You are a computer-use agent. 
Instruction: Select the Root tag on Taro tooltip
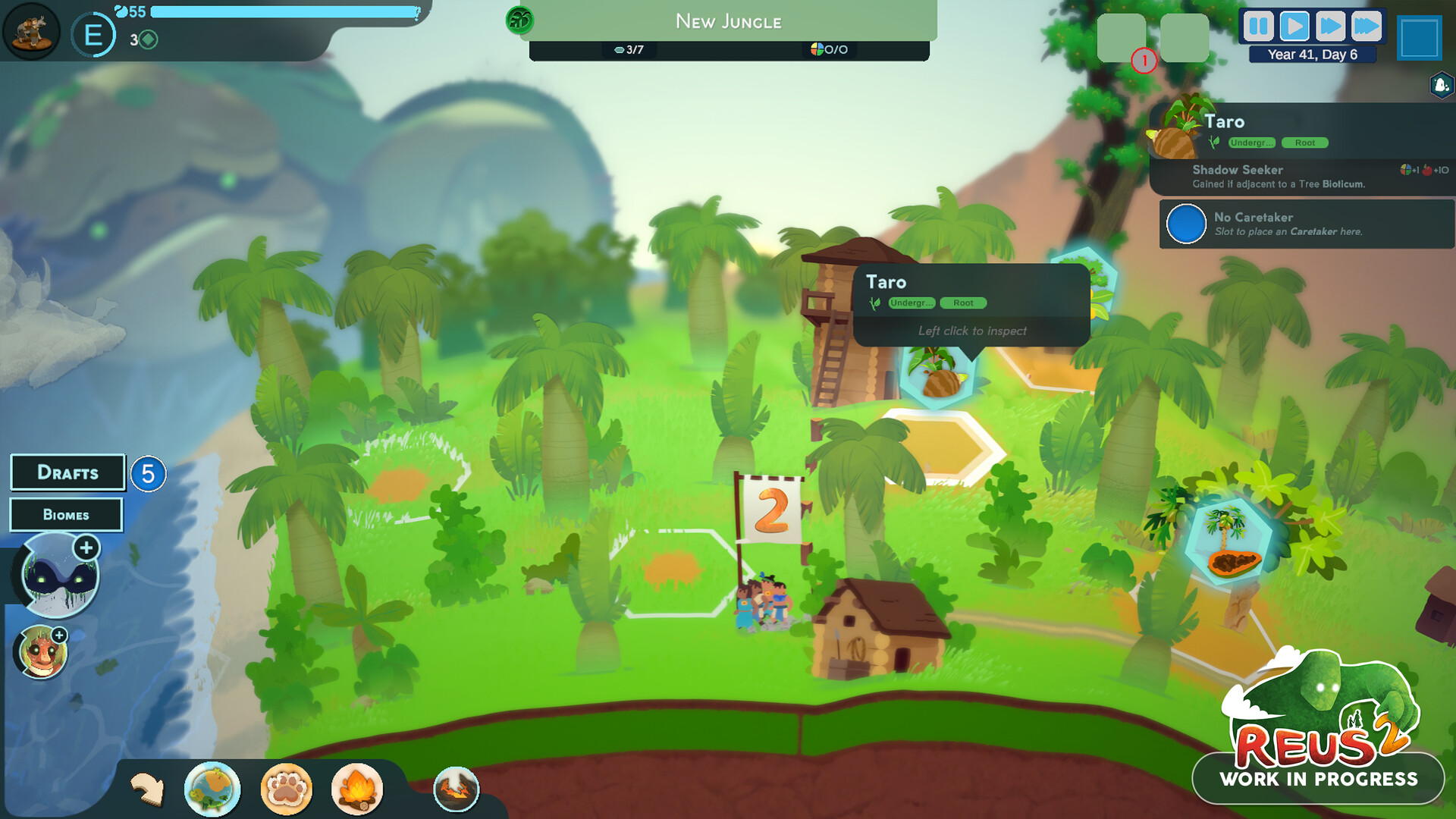[x=962, y=303]
